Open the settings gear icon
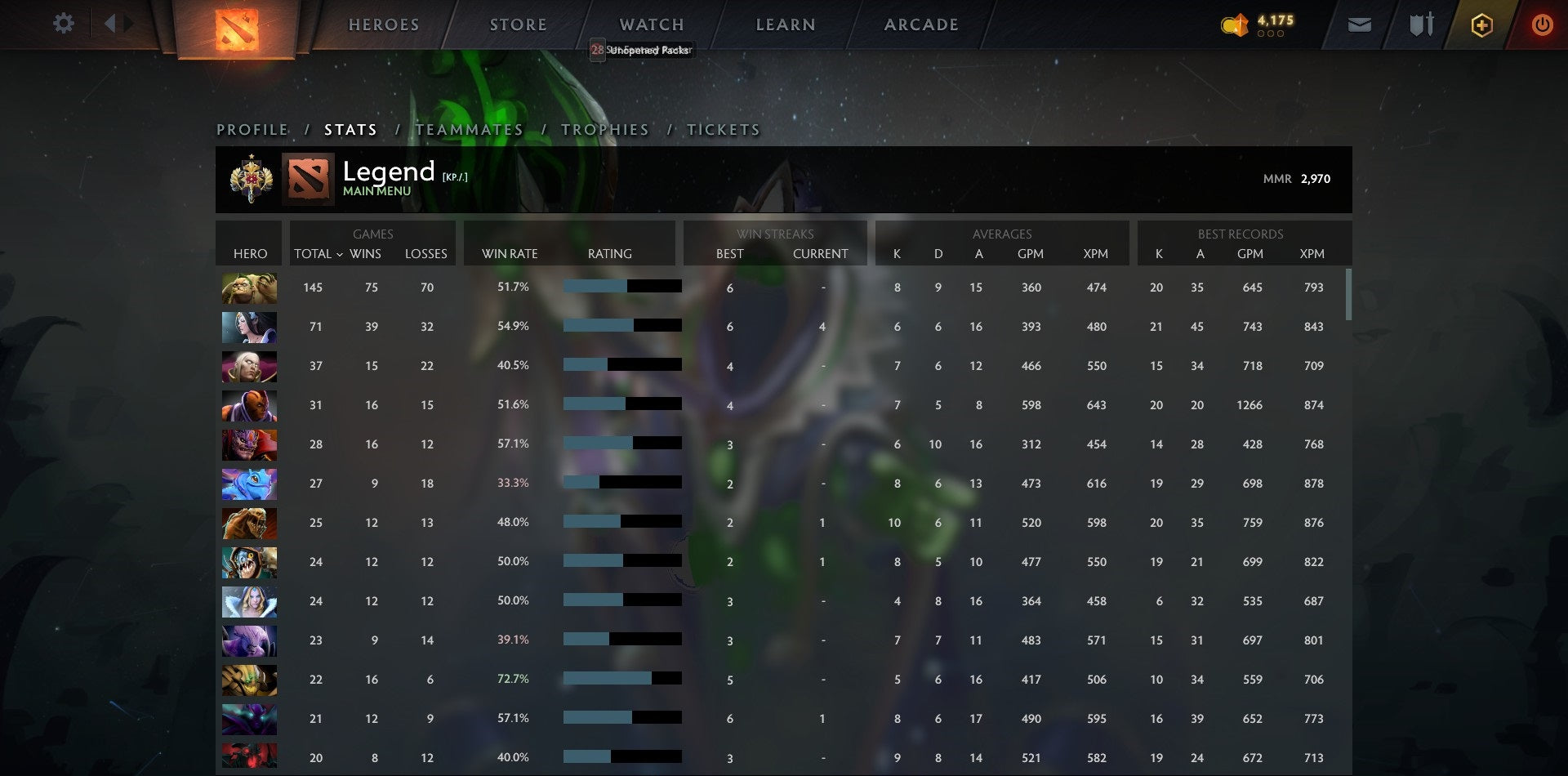 64,24
